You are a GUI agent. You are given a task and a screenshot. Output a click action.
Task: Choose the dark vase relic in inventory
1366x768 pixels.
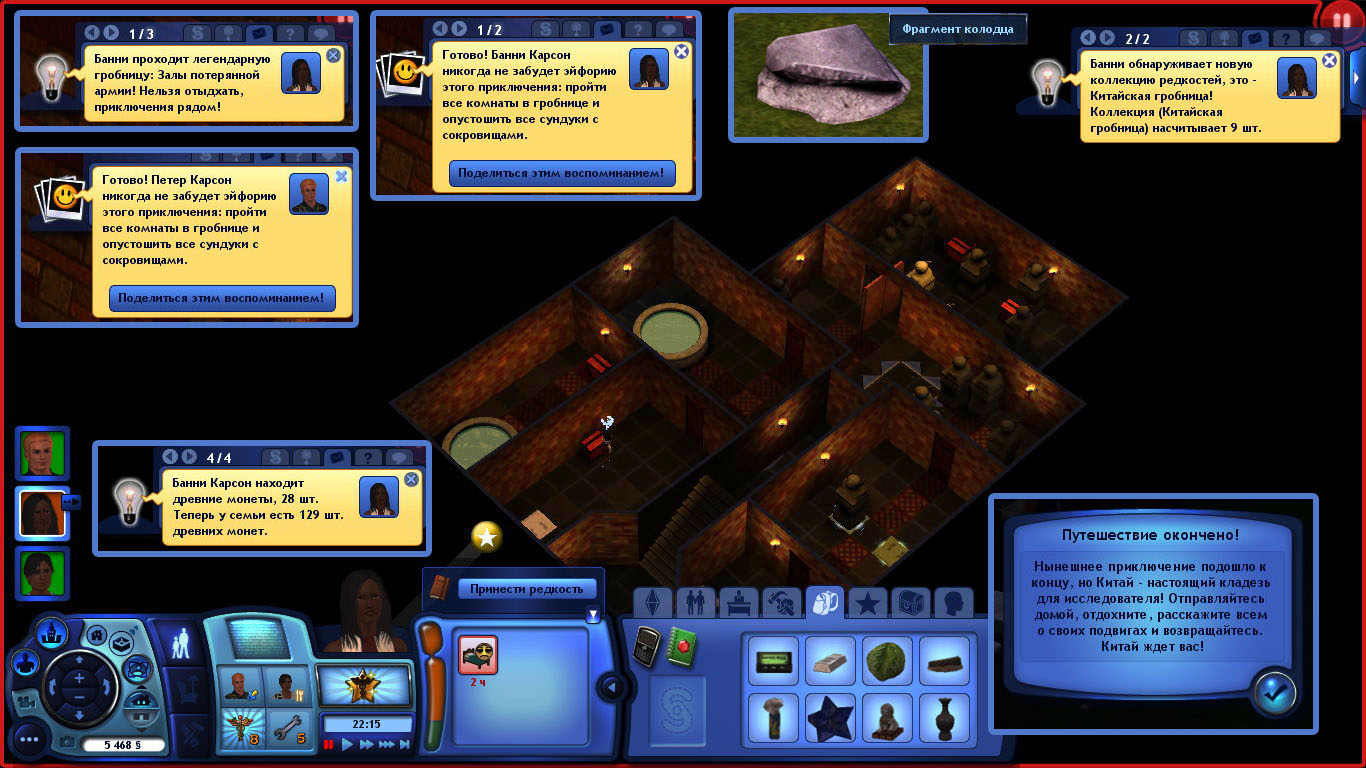click(944, 719)
